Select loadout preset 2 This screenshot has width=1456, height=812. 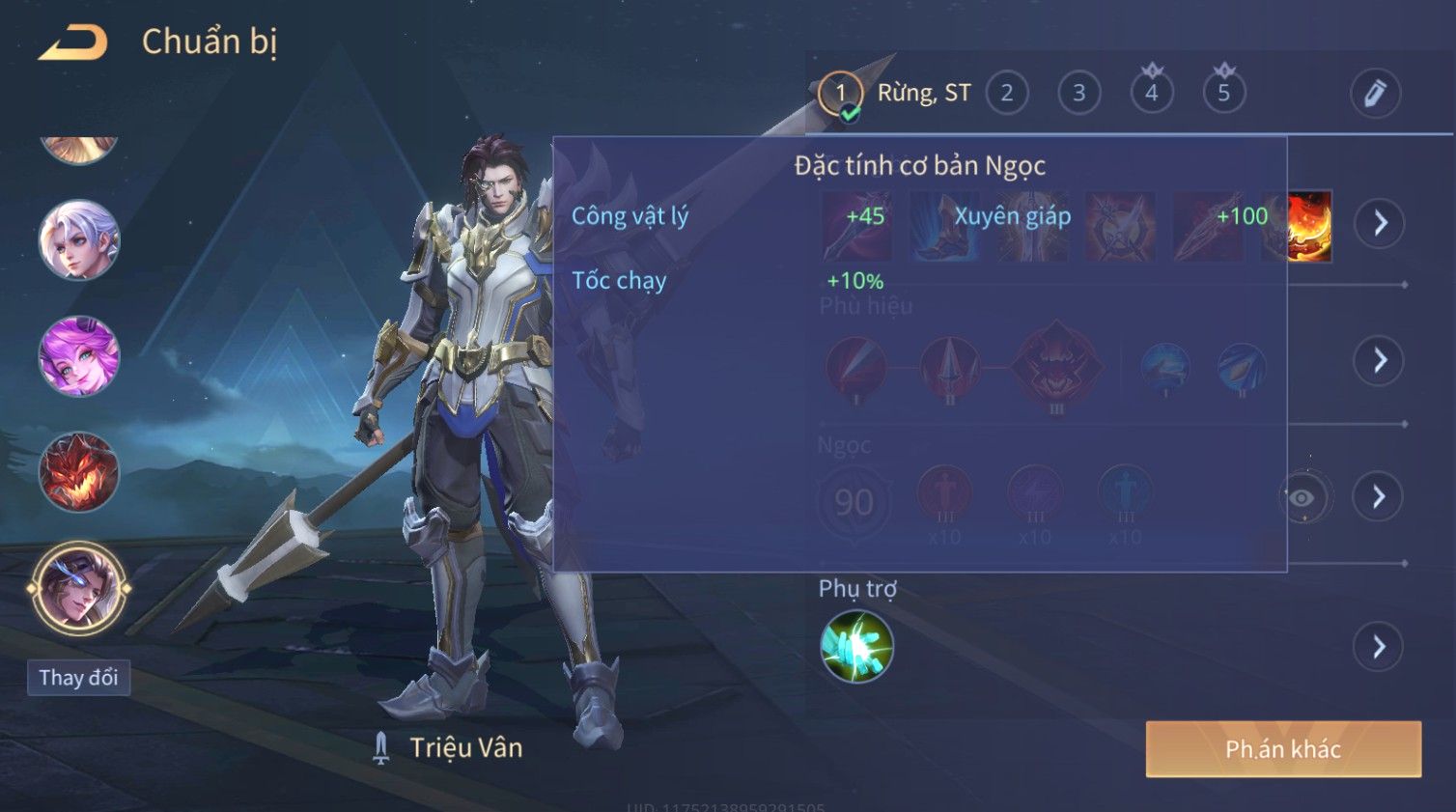pyautogui.click(x=1006, y=94)
